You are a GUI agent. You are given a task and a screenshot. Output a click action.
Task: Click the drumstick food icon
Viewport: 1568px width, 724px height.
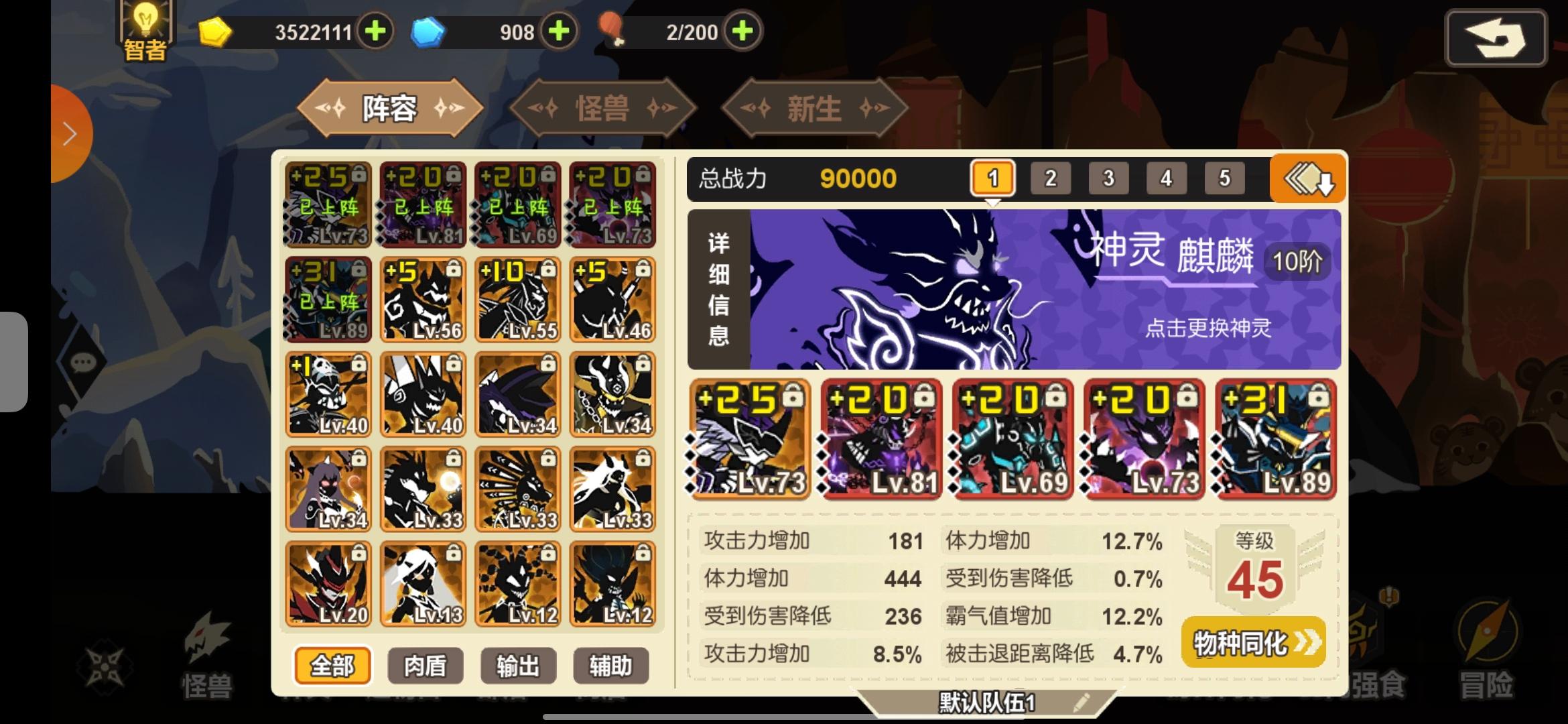[614, 30]
